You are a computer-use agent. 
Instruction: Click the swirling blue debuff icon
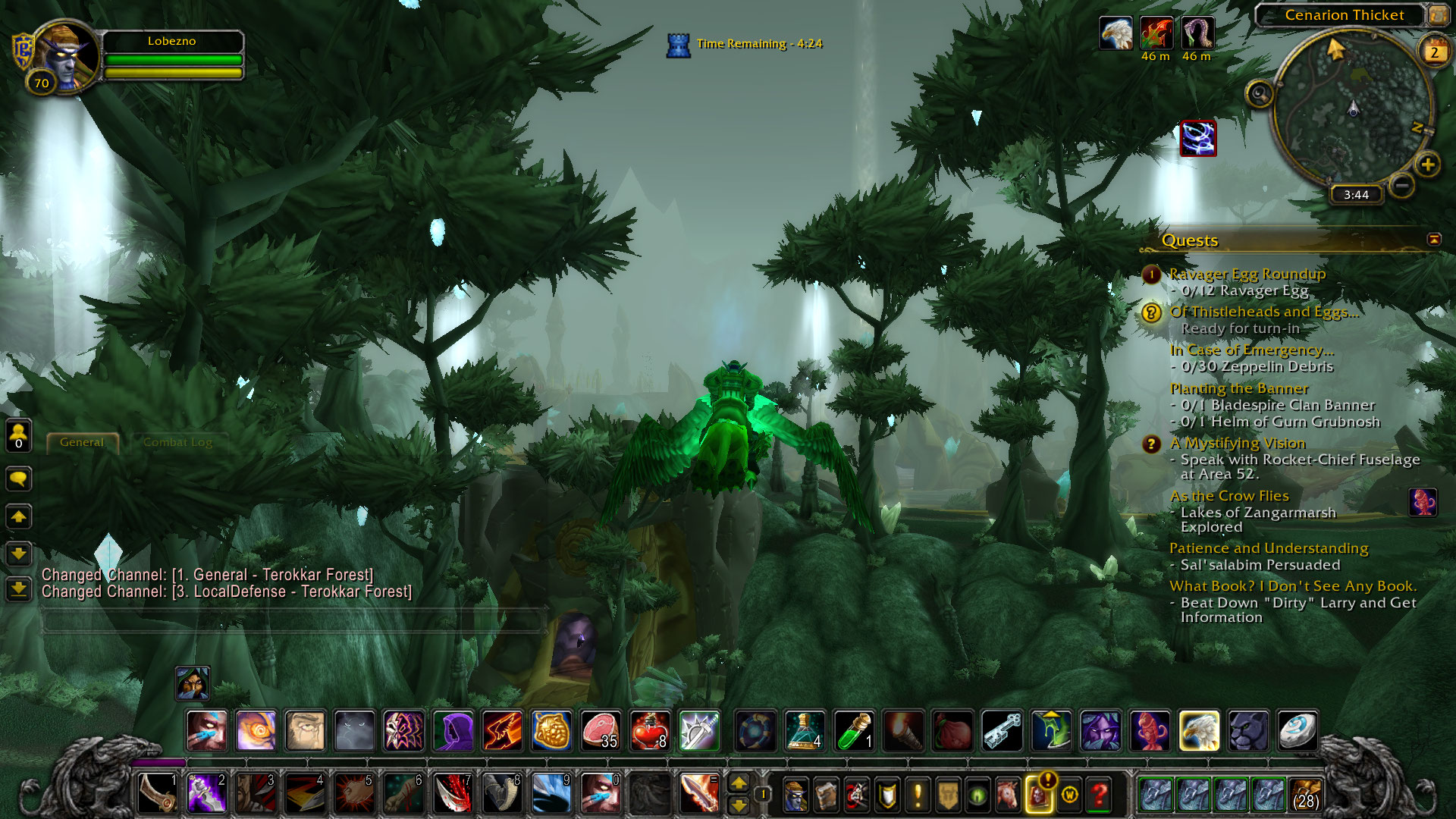1198,139
